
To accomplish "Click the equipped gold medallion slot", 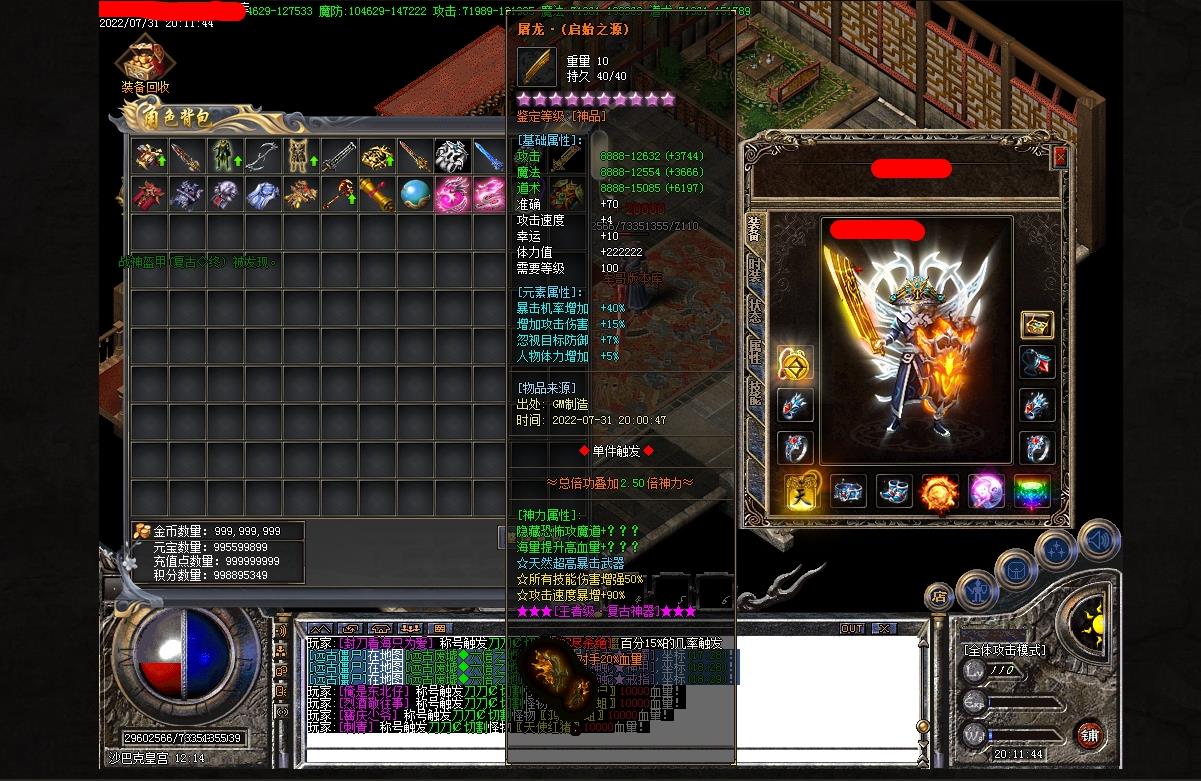I will point(795,364).
